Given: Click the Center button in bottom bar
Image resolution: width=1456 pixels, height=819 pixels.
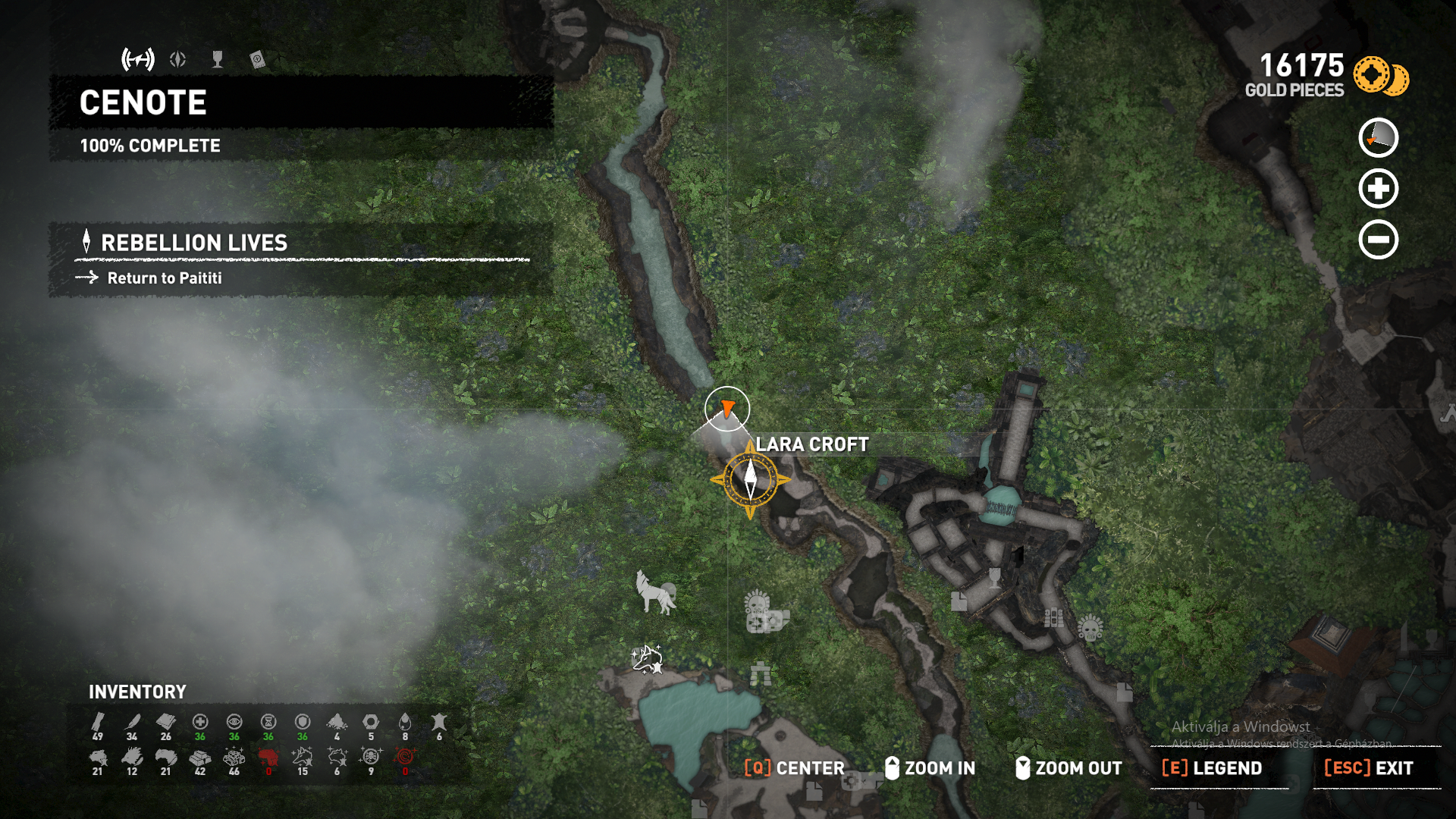Looking at the screenshot, I should pos(795,768).
